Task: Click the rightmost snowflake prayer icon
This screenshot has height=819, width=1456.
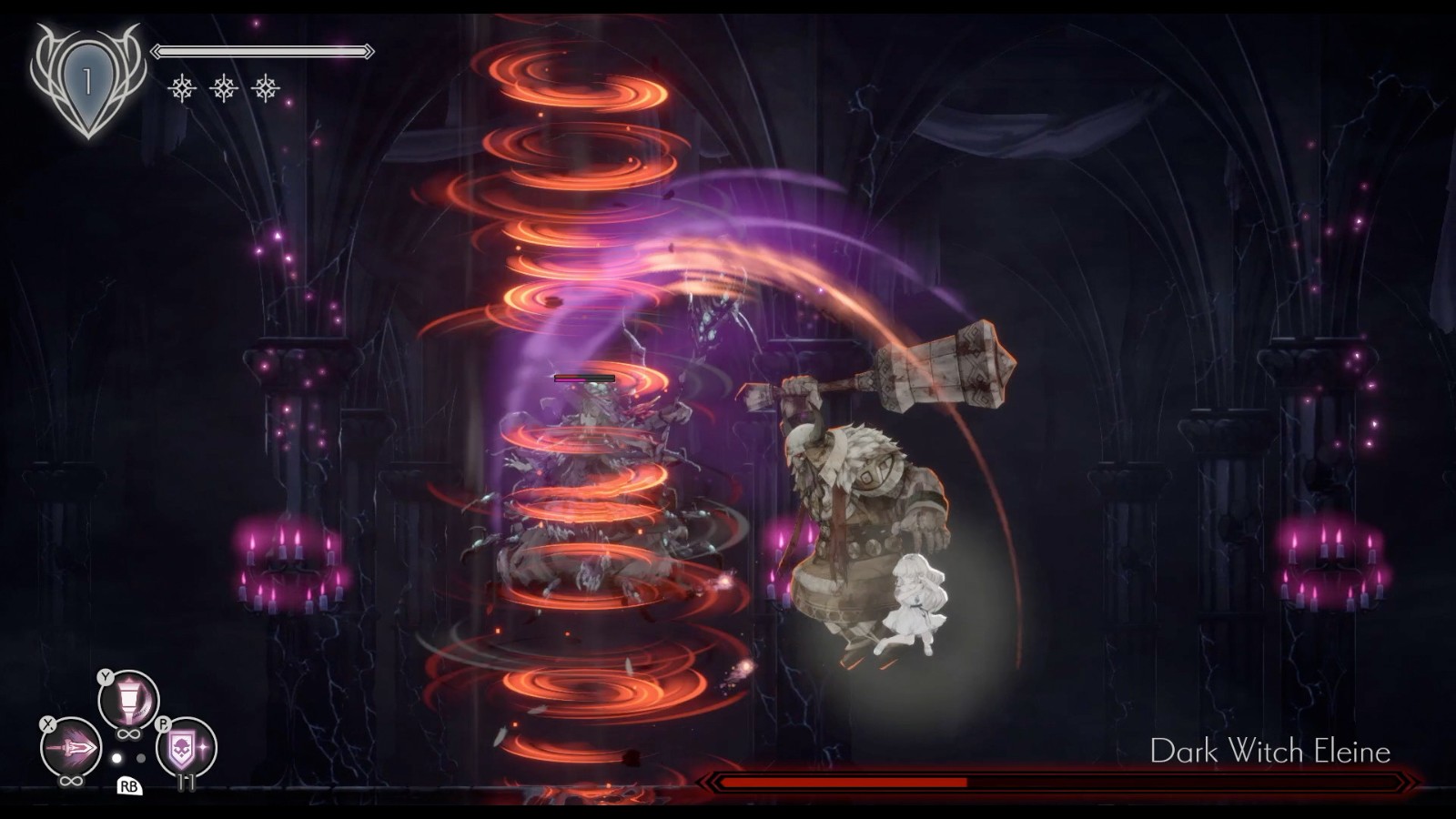Action: (265, 87)
